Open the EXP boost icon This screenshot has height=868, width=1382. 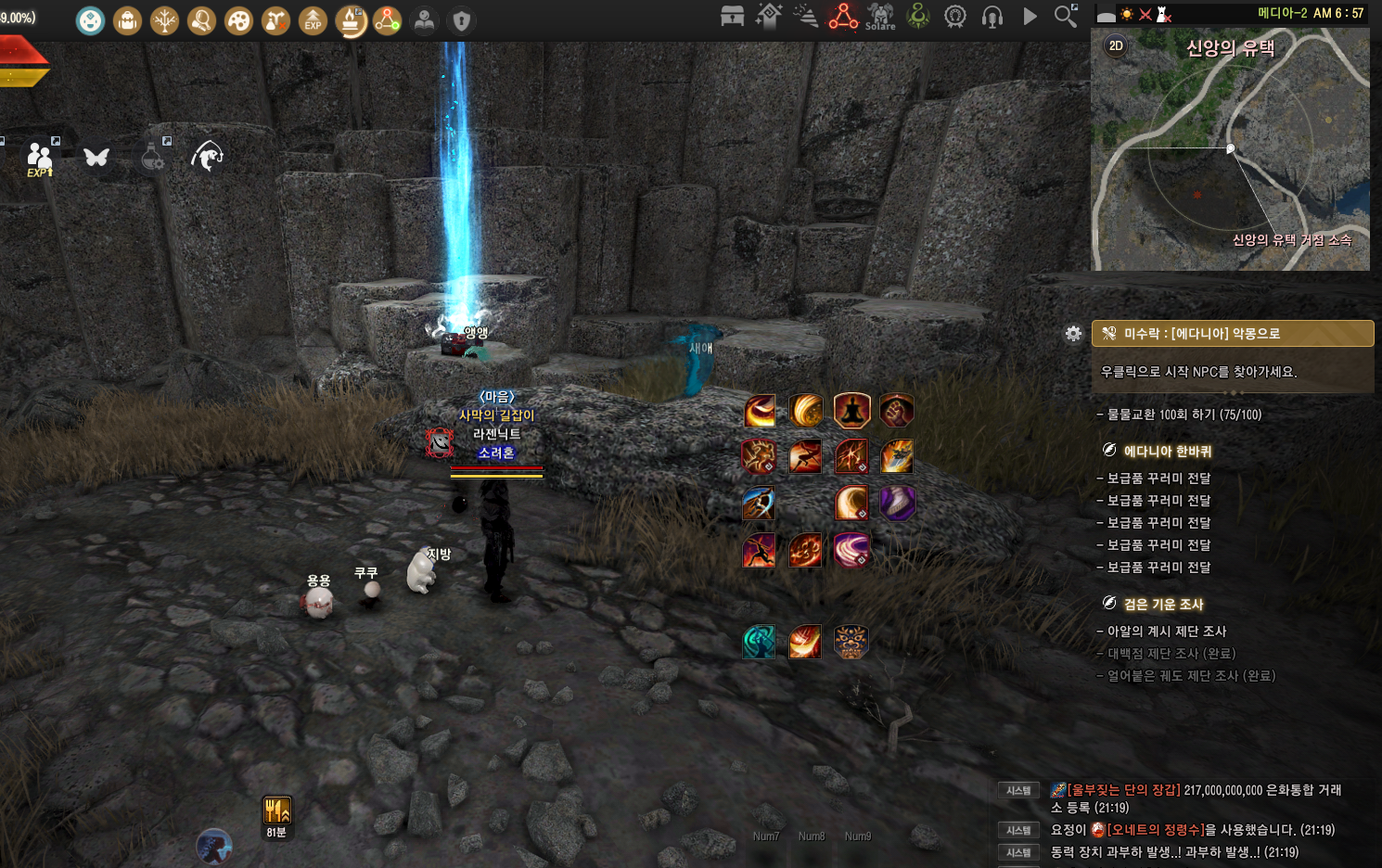click(x=313, y=20)
